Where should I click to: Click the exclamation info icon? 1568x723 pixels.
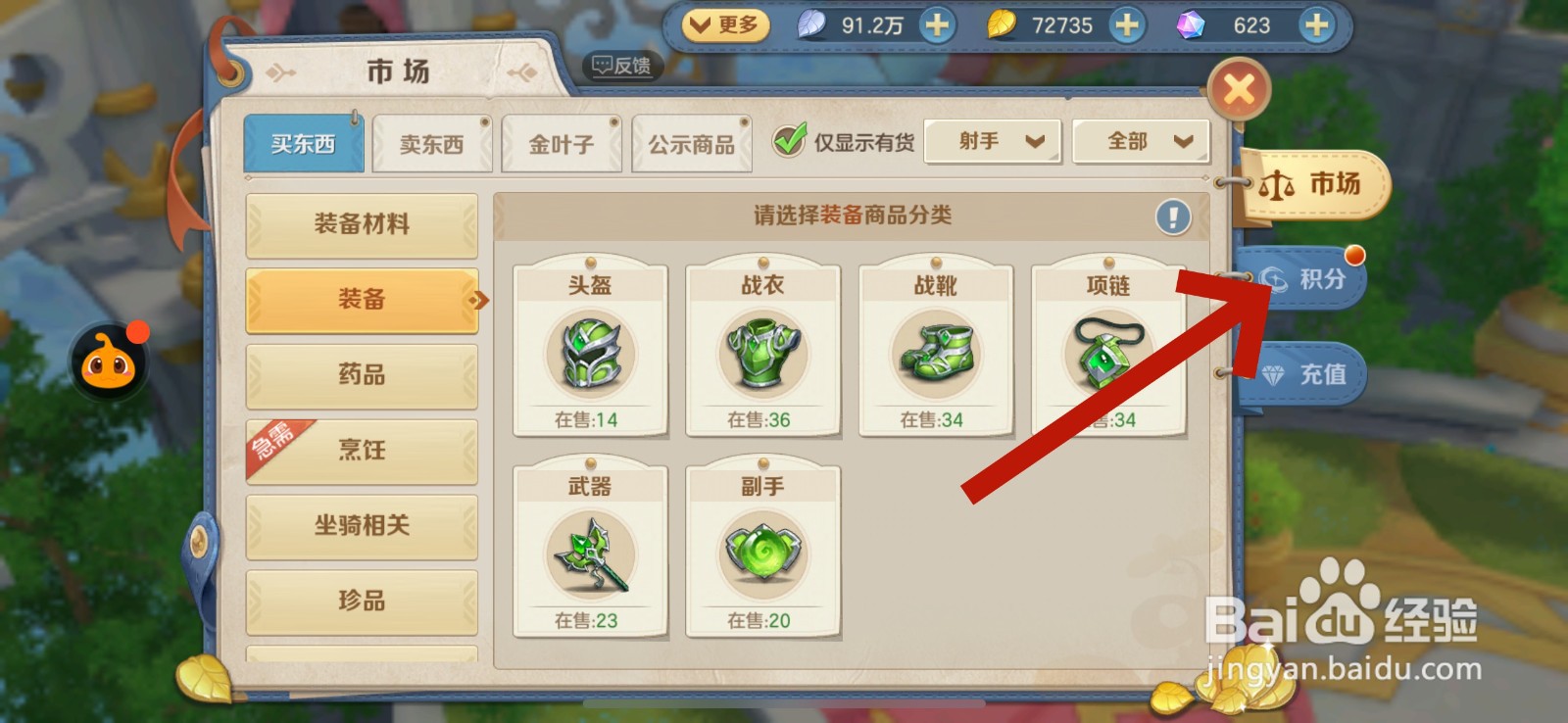(1173, 217)
